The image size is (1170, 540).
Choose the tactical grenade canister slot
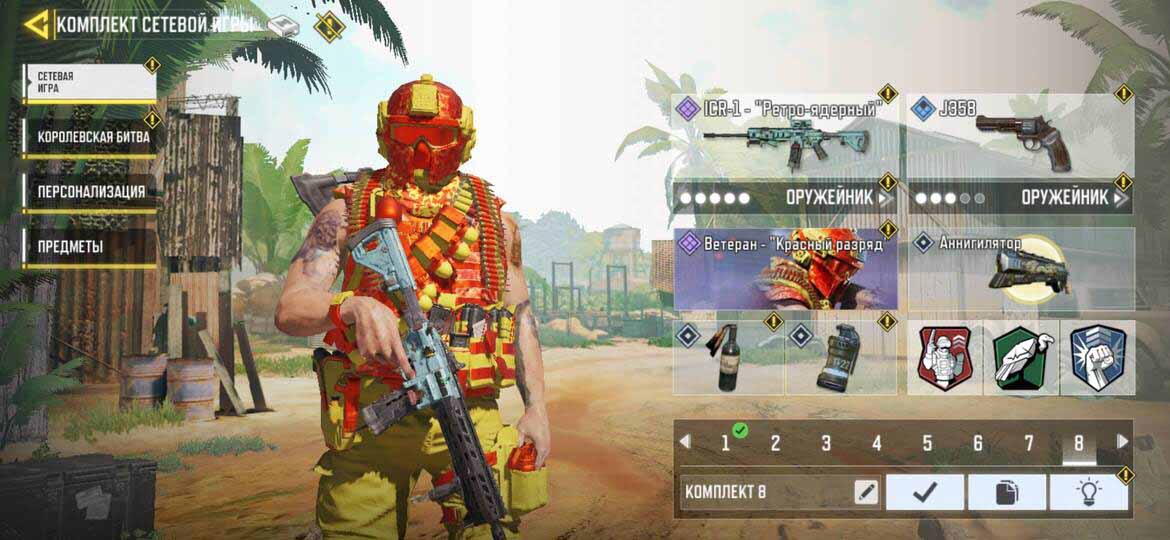click(841, 357)
